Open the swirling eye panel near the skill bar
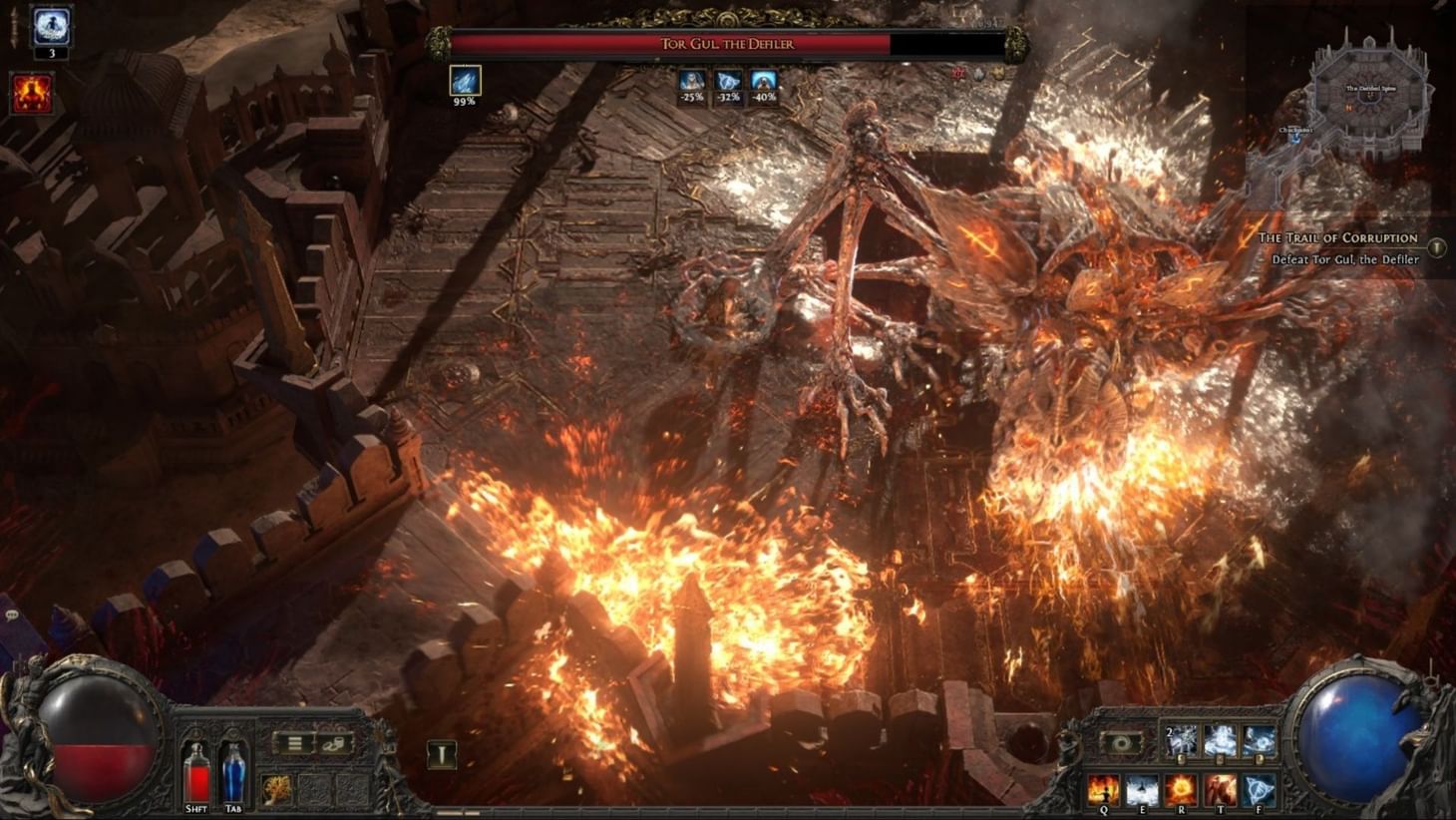Screen dimensions: 1456x820 1124,742
